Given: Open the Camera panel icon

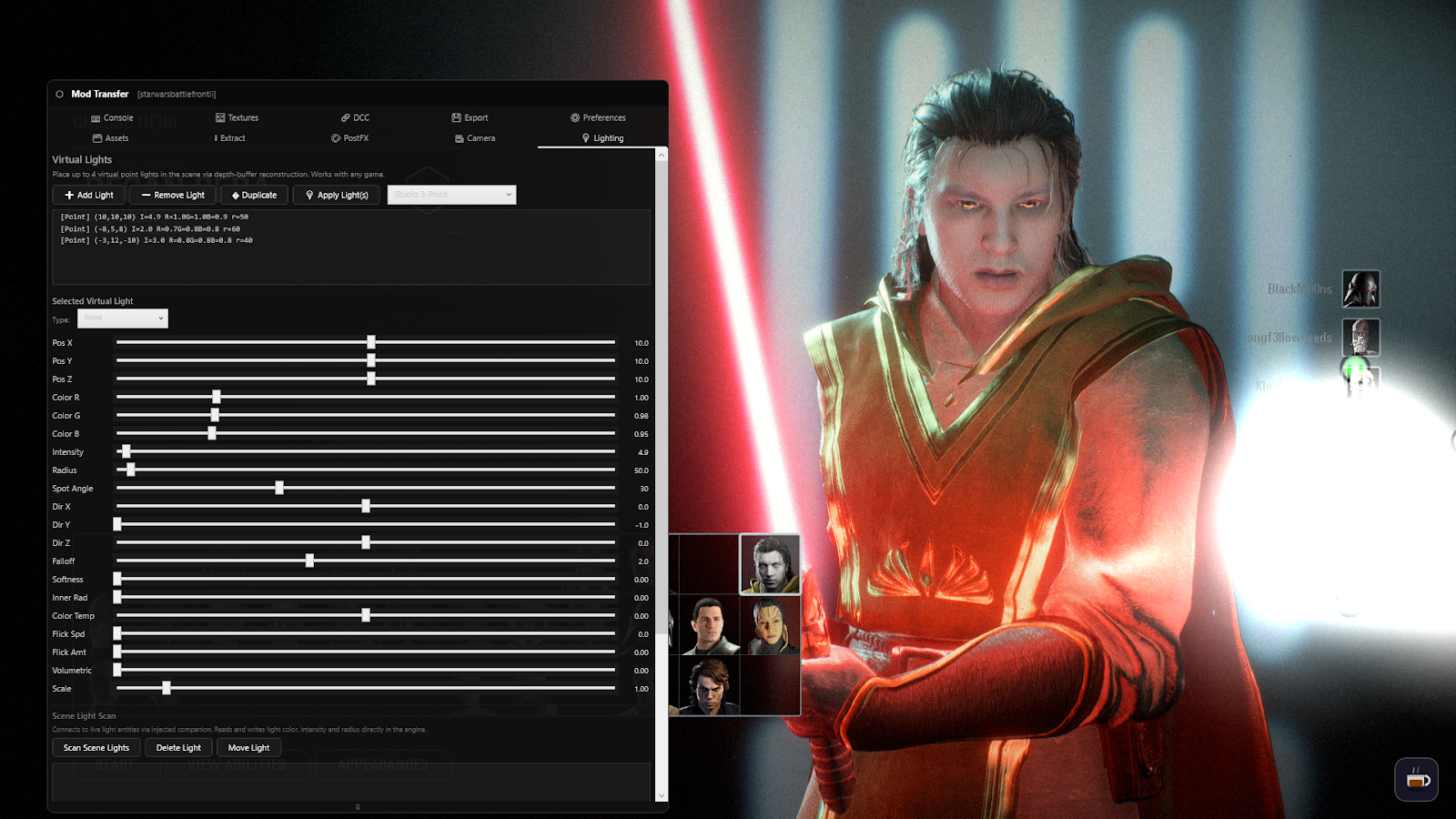Looking at the screenshot, I should (x=460, y=137).
